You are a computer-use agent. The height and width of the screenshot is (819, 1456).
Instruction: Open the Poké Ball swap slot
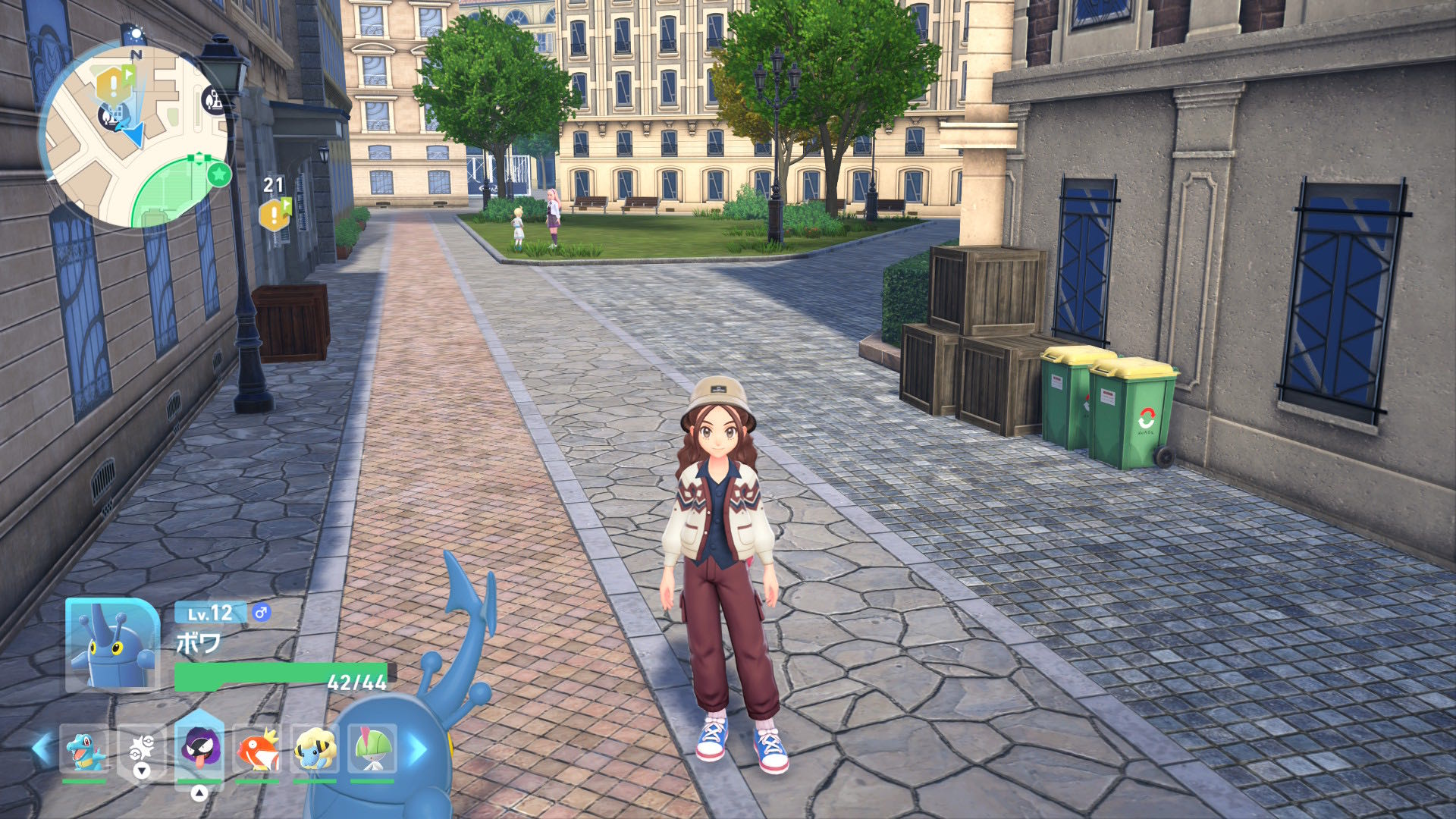coord(142,749)
